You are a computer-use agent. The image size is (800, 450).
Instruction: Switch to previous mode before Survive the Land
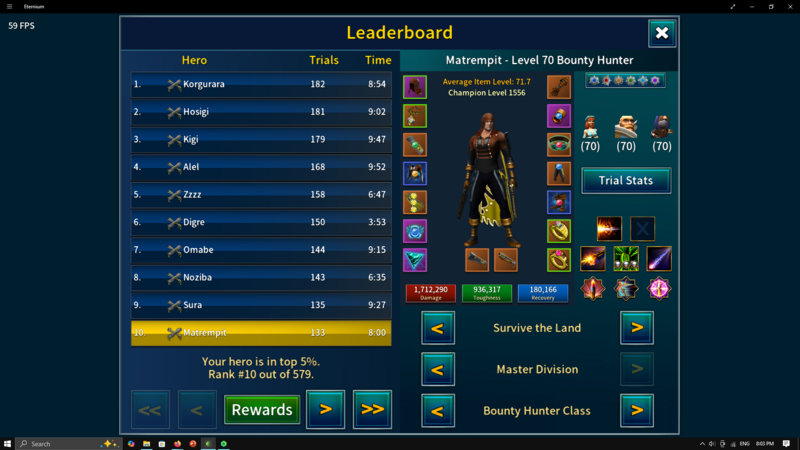point(438,328)
